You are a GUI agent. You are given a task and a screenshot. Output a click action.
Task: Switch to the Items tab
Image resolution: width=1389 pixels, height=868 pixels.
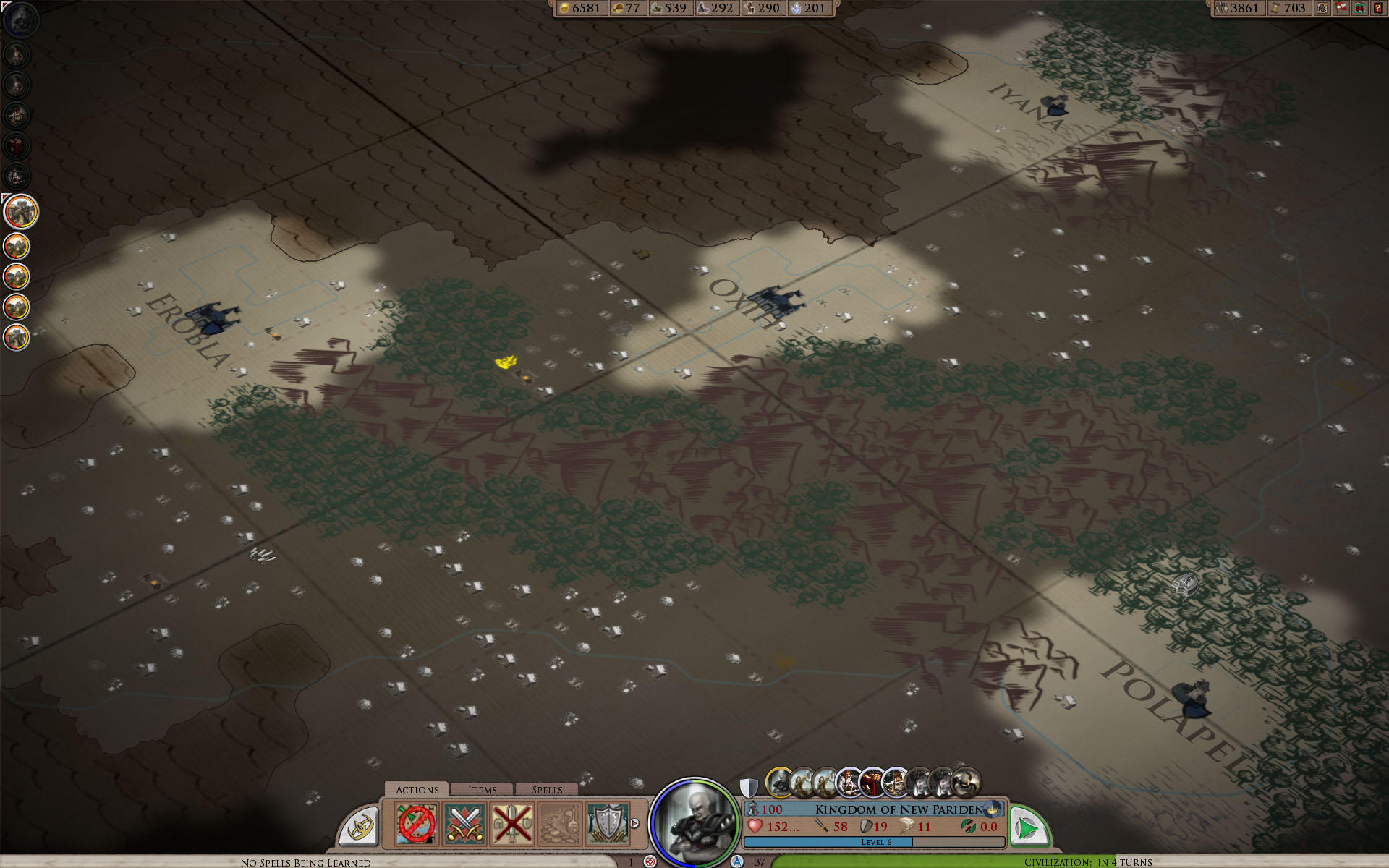click(x=482, y=790)
